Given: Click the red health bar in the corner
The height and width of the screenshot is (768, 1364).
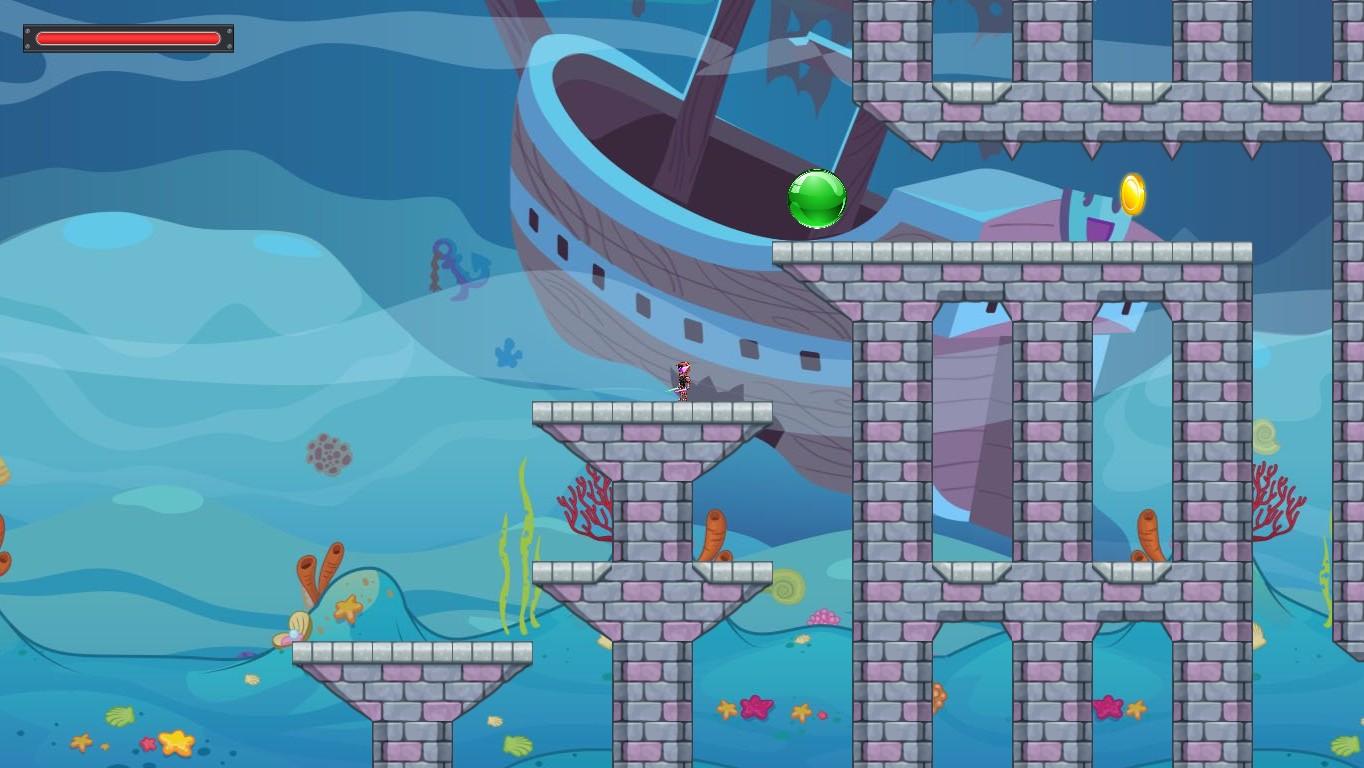Looking at the screenshot, I should (128, 38).
